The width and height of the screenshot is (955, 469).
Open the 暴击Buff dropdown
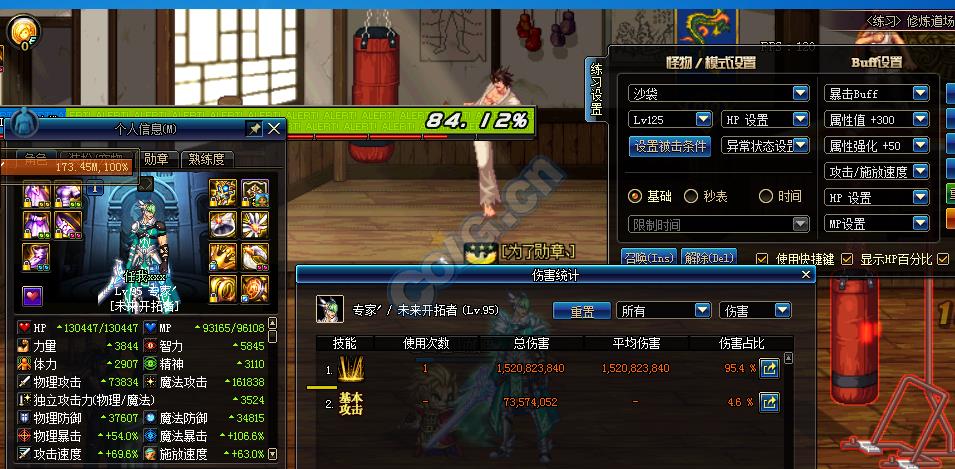[x=921, y=93]
